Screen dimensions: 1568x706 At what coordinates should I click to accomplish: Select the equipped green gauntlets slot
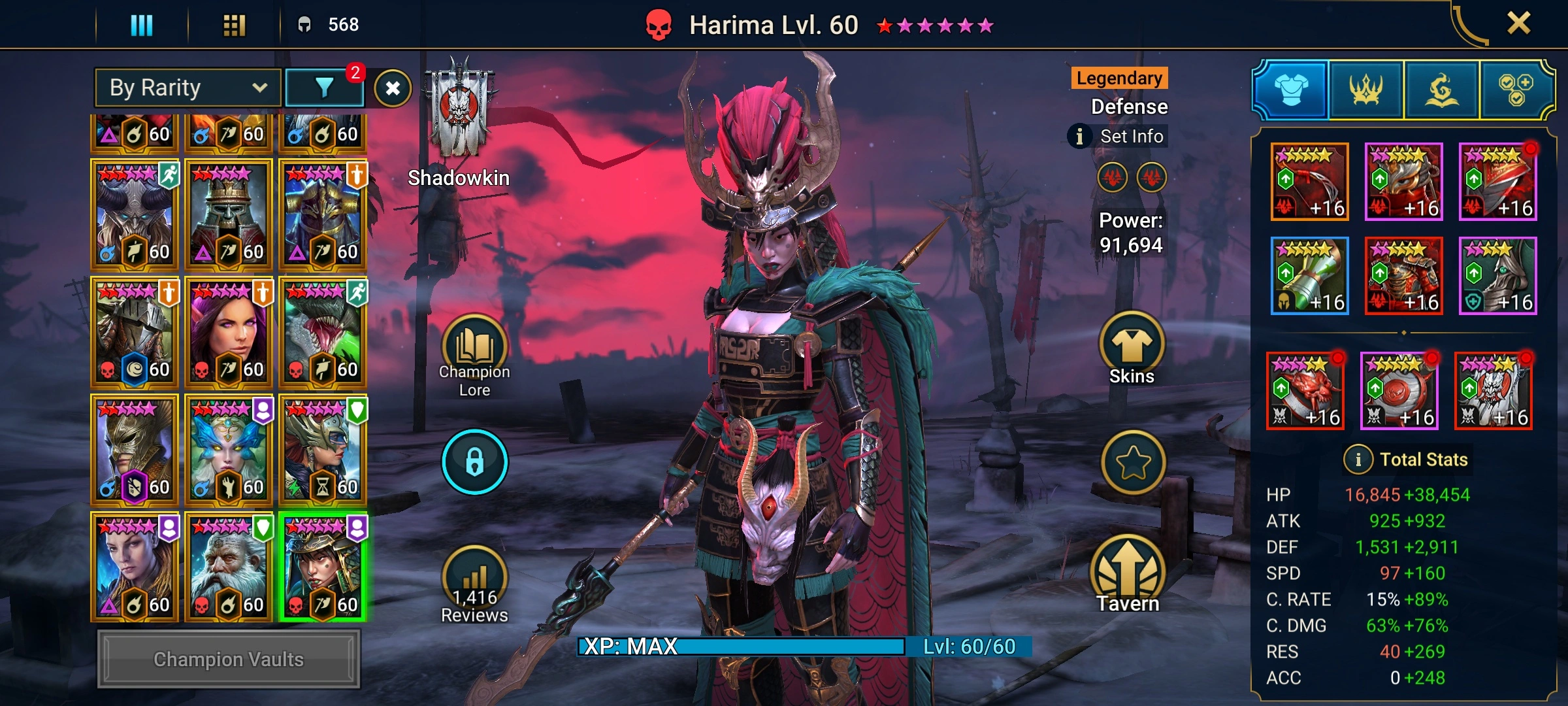1309,276
